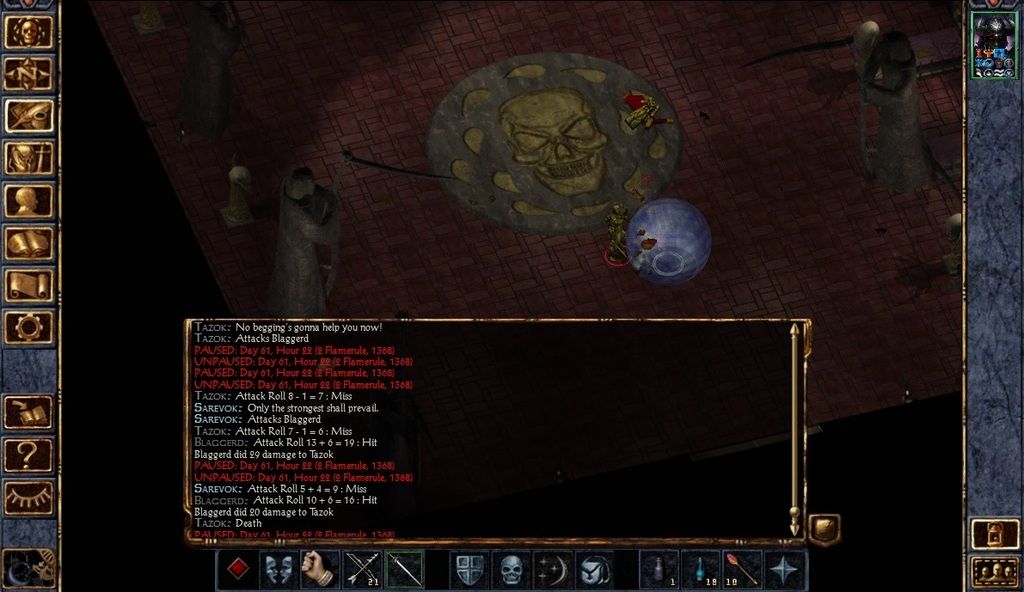This screenshot has height=592, width=1024.
Task: Use the teal potion with 18 charges
Action: (x=701, y=570)
